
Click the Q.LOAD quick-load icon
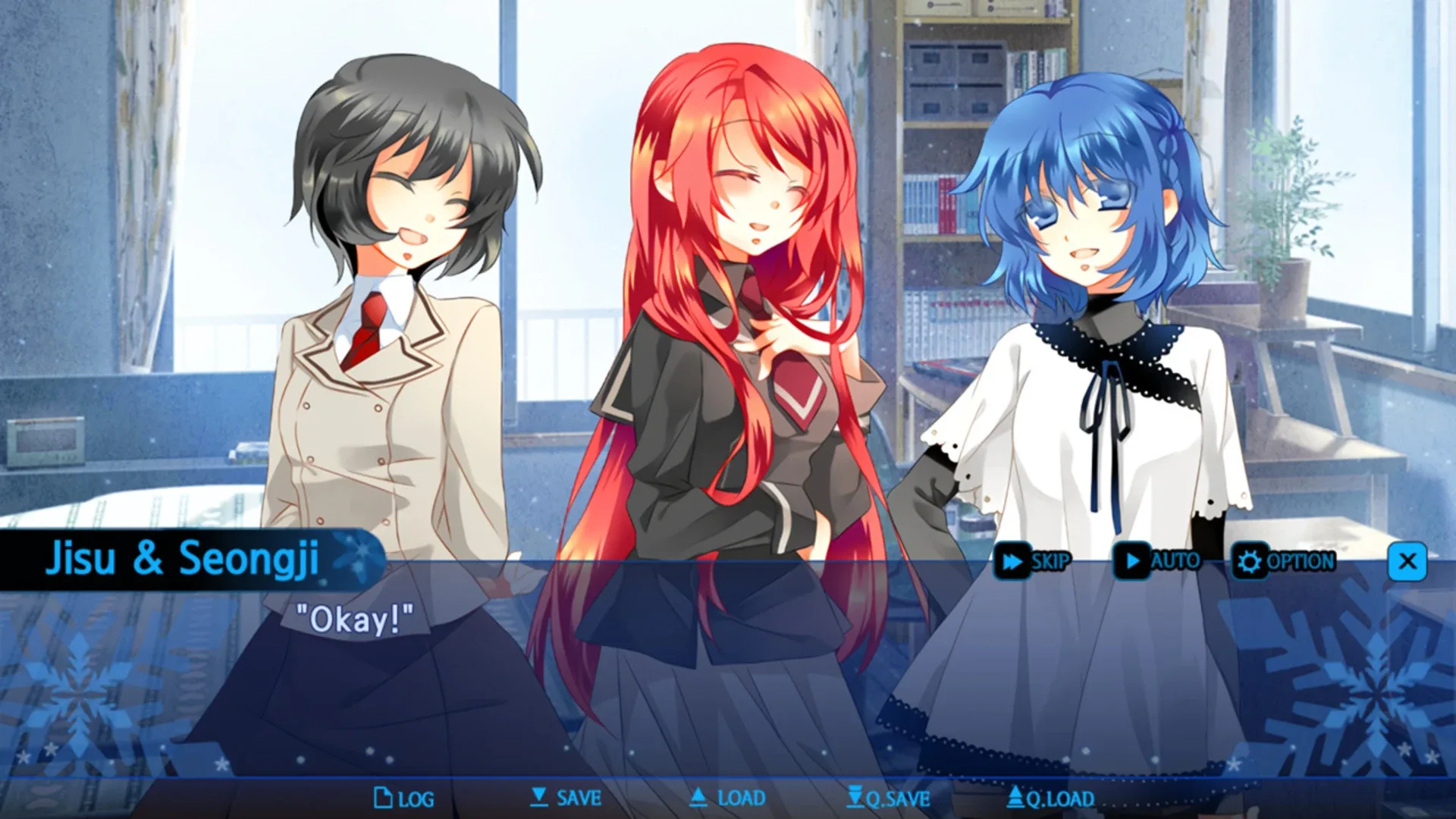[1016, 798]
